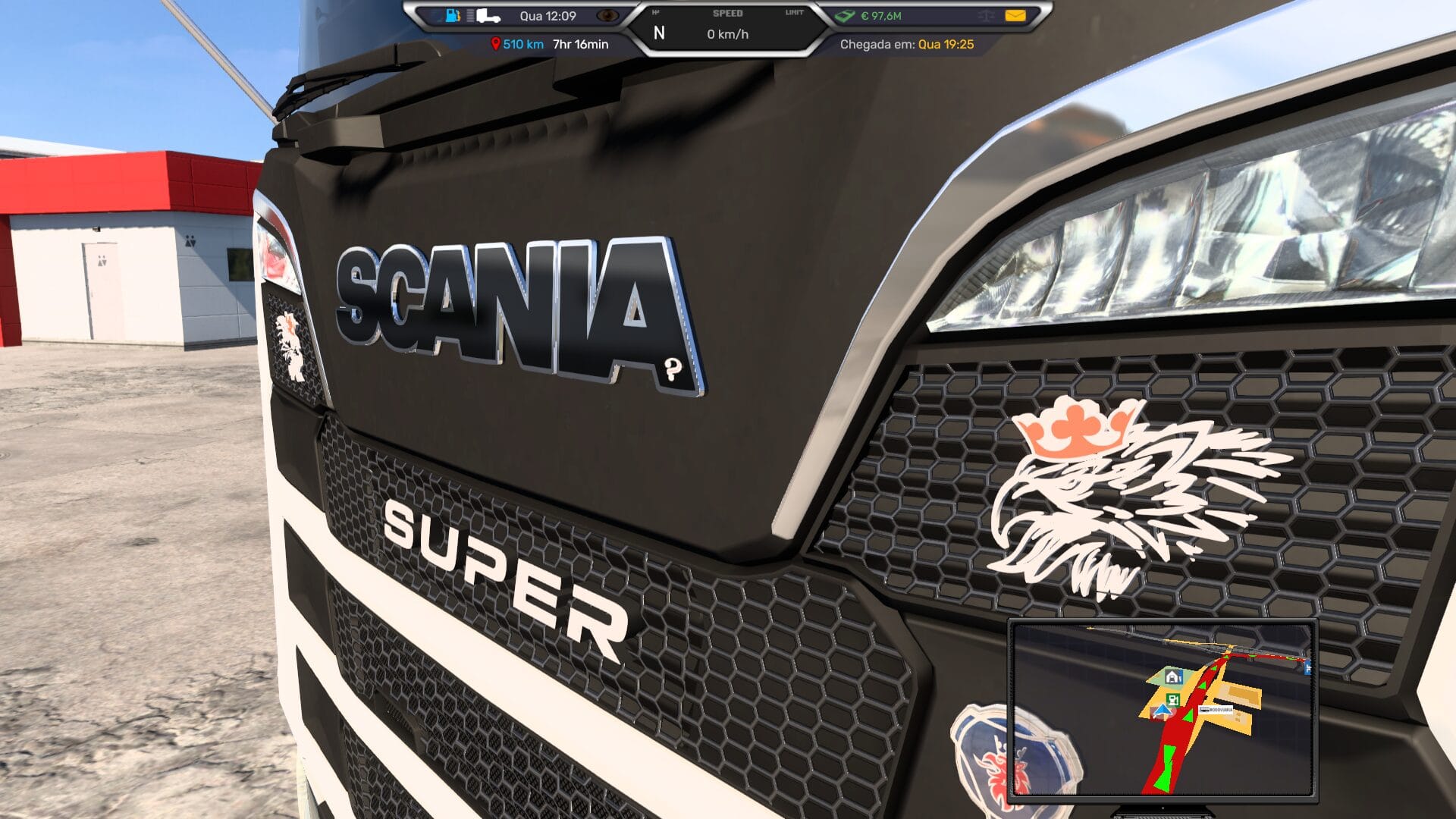The height and width of the screenshot is (819, 1456).
Task: Click the fuel level gauge bars icon
Action: [x=469, y=14]
